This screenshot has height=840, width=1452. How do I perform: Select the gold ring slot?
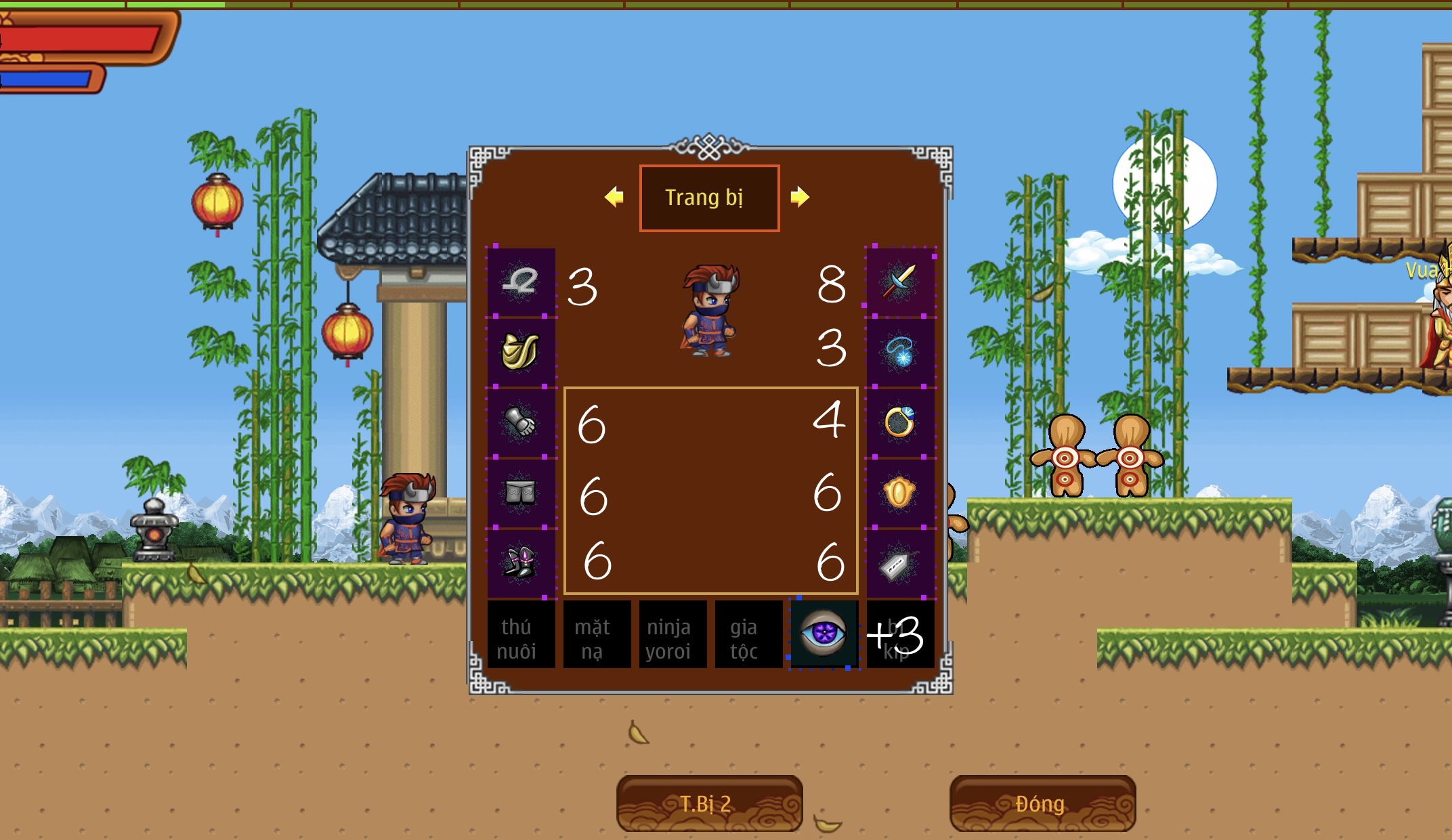click(900, 422)
